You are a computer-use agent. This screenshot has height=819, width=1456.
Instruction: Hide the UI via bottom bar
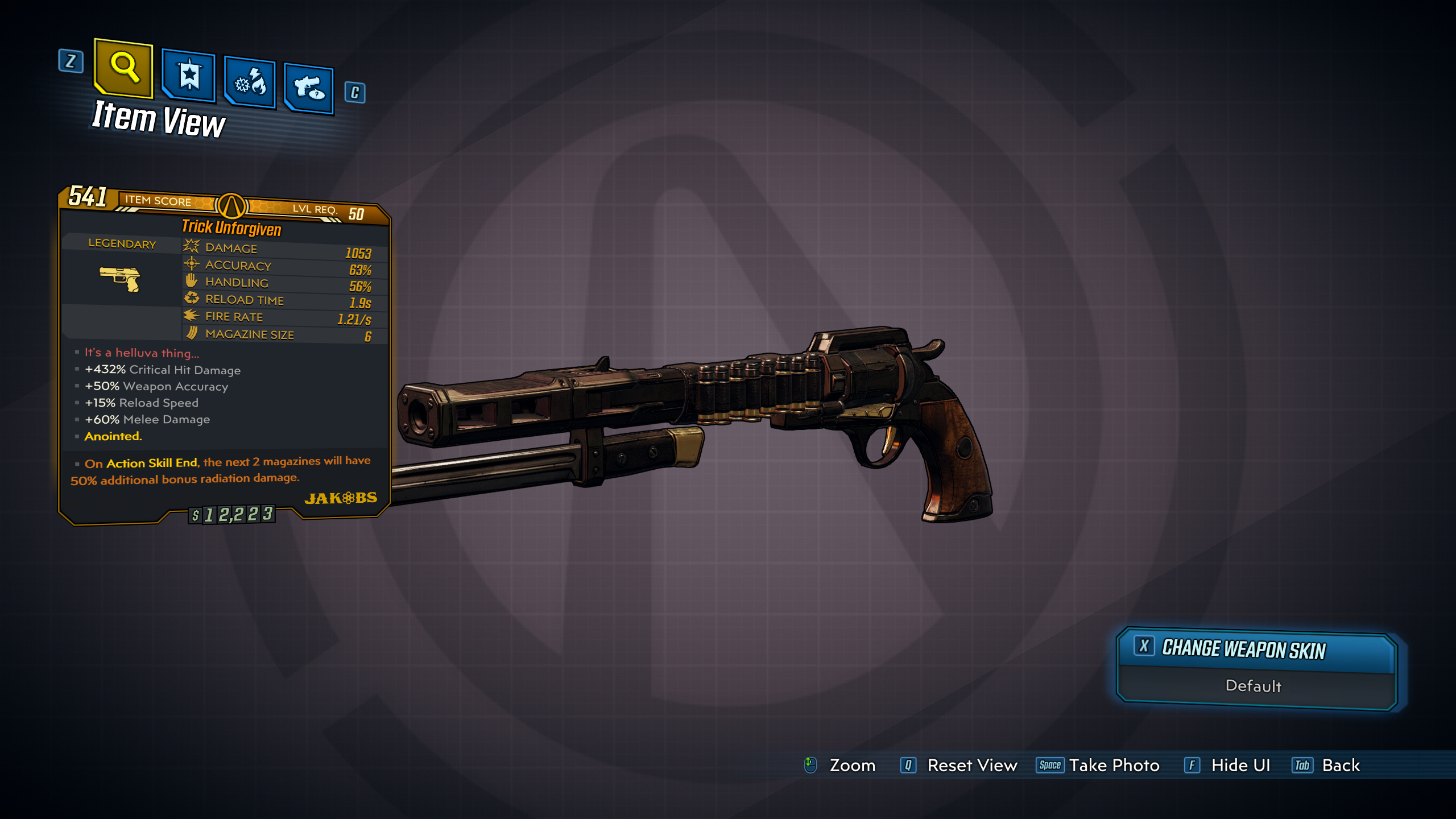[x=1240, y=766]
